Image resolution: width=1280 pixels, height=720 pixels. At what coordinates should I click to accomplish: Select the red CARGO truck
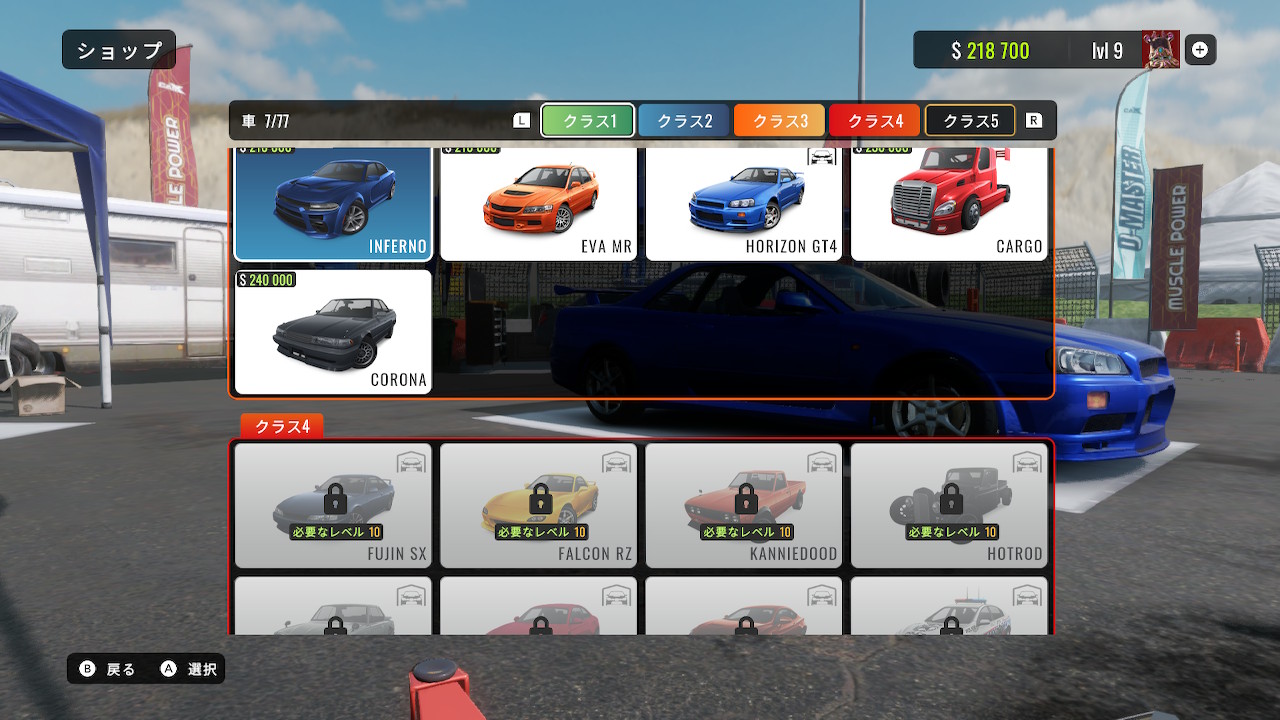pyautogui.click(x=949, y=204)
